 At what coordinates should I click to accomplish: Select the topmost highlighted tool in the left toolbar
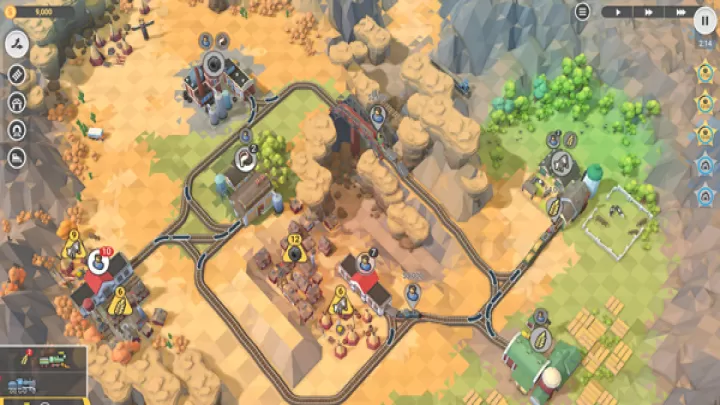point(17,43)
